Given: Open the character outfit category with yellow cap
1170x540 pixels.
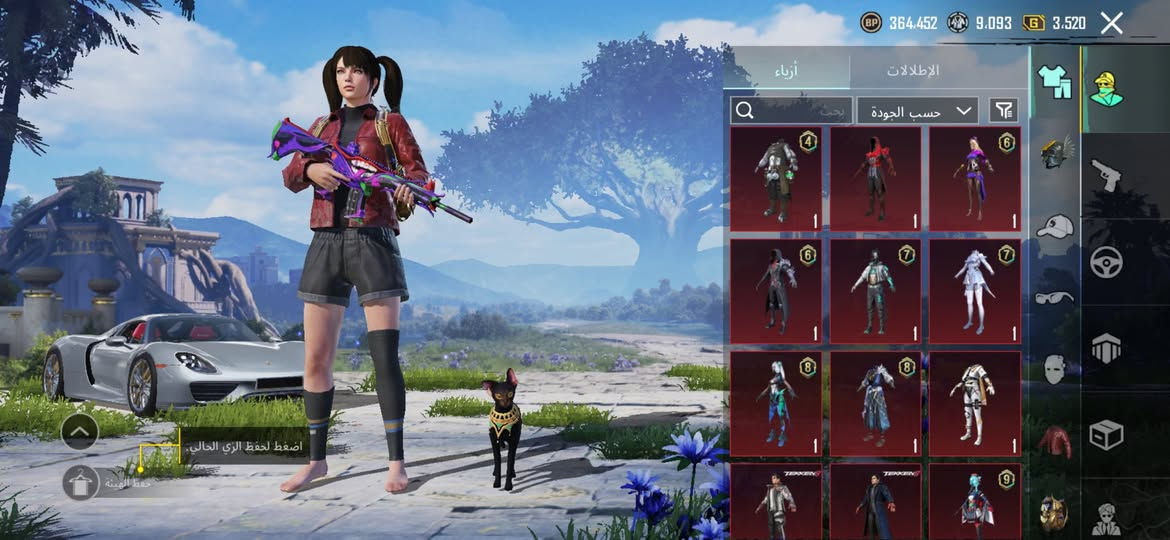Looking at the screenshot, I should (x=1106, y=89).
